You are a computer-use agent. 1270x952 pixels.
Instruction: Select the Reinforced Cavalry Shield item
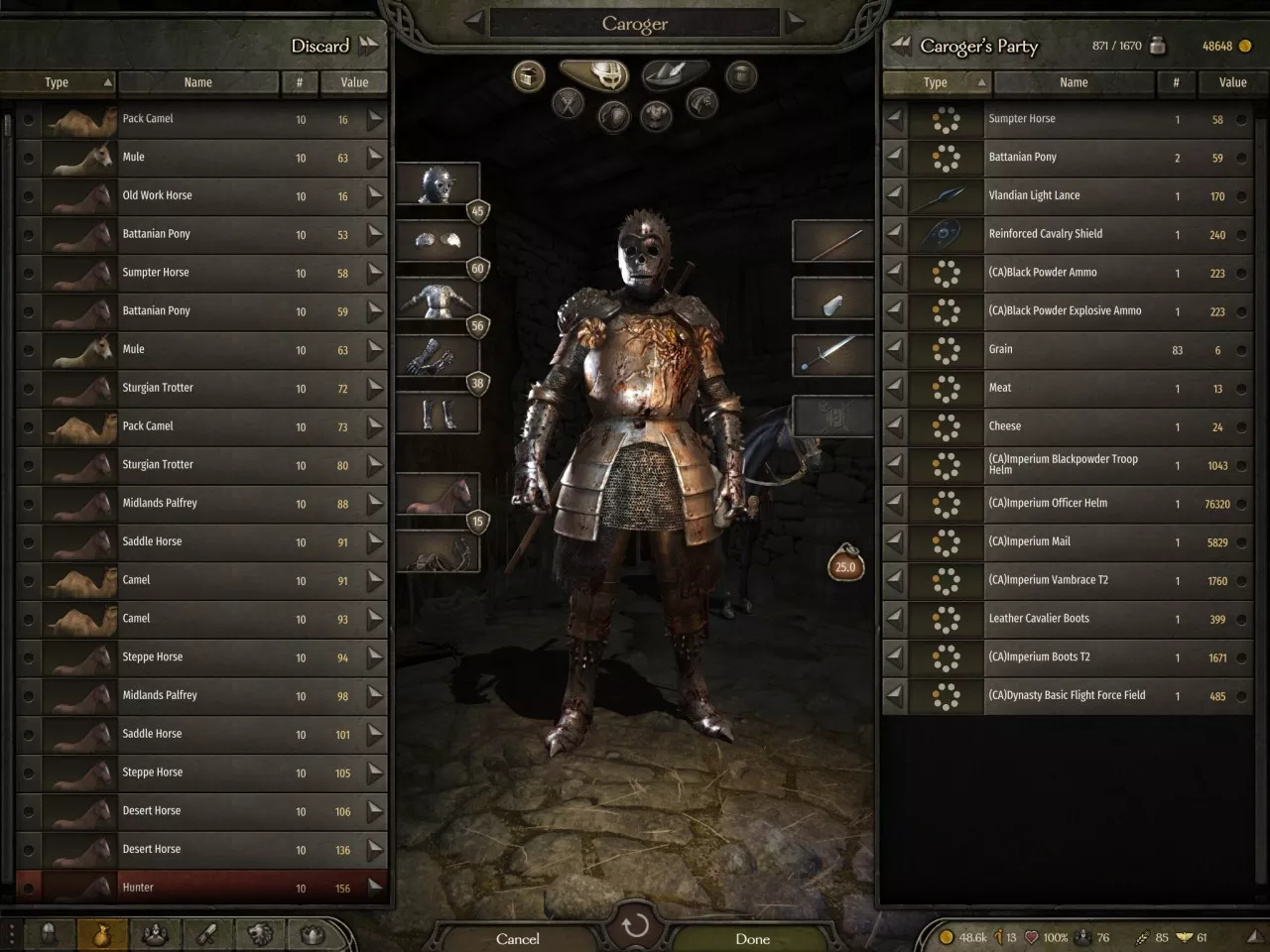[1067, 234]
